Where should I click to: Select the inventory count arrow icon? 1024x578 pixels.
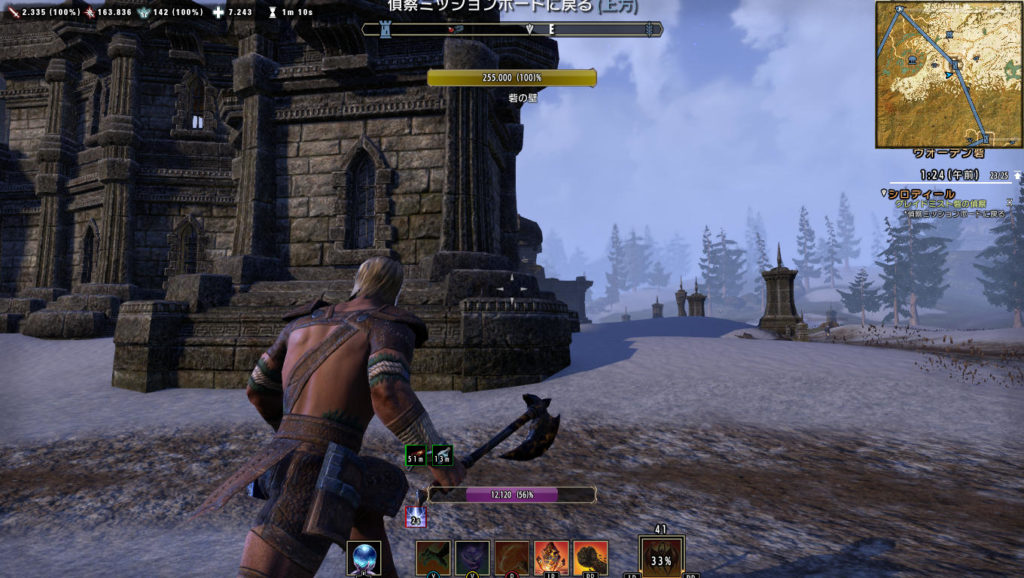[1016, 174]
